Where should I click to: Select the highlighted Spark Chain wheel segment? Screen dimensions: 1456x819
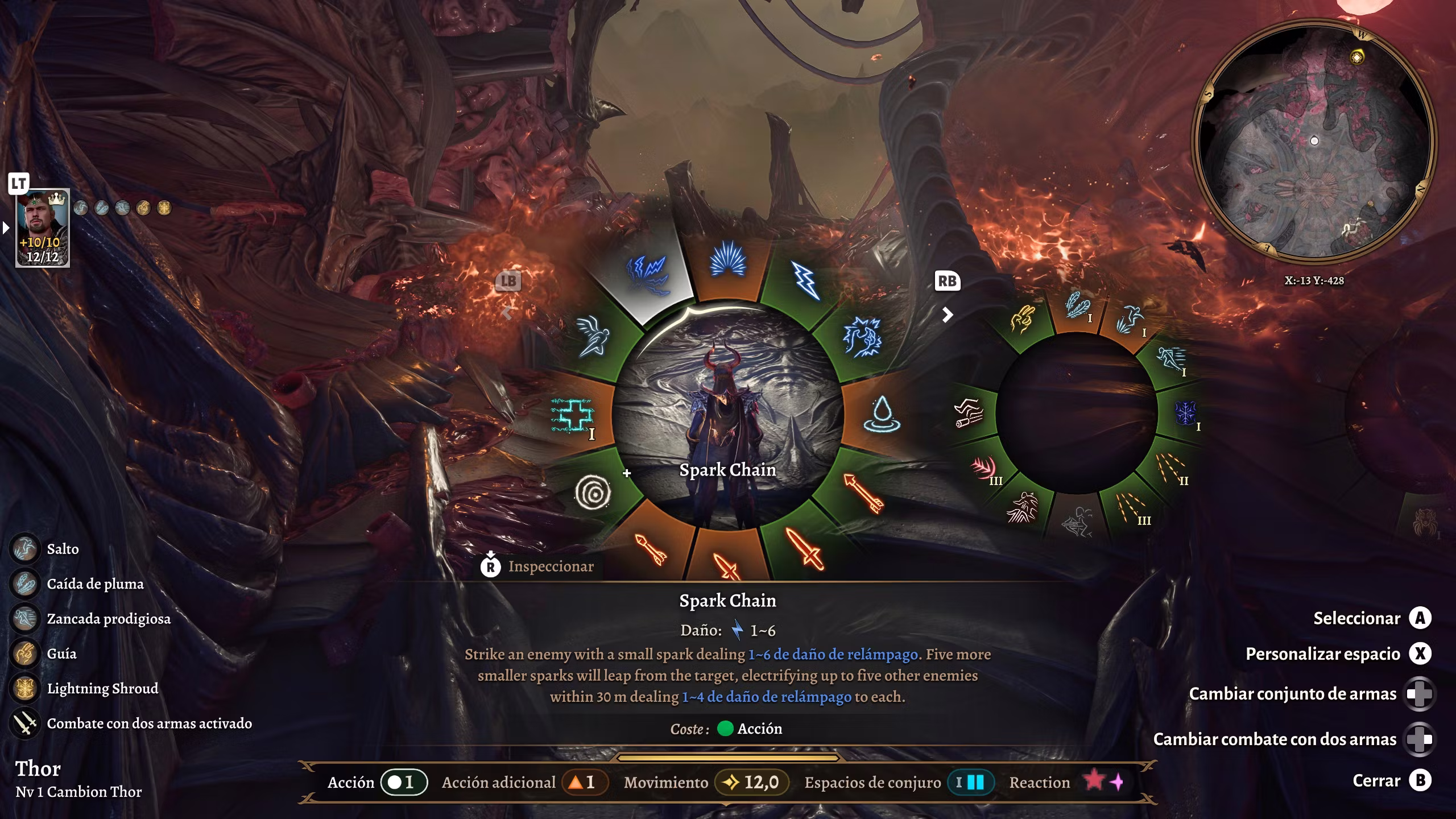point(647,274)
